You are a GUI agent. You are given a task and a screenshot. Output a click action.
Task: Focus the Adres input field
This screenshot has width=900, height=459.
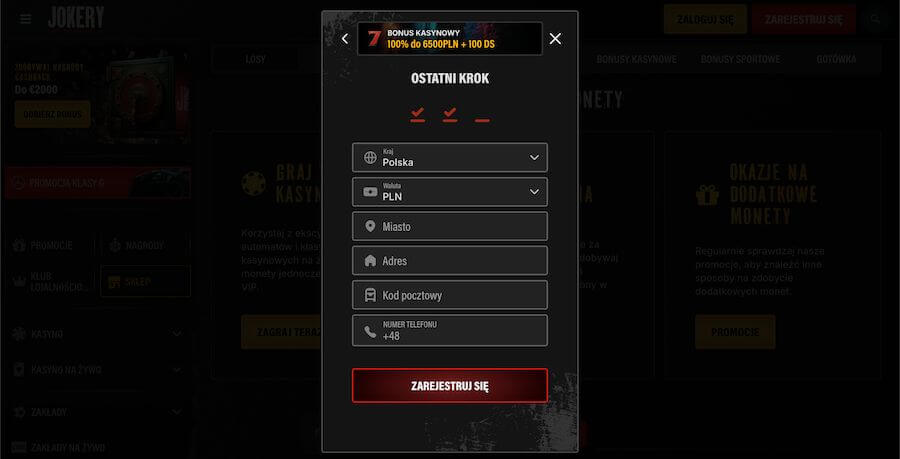(x=450, y=260)
